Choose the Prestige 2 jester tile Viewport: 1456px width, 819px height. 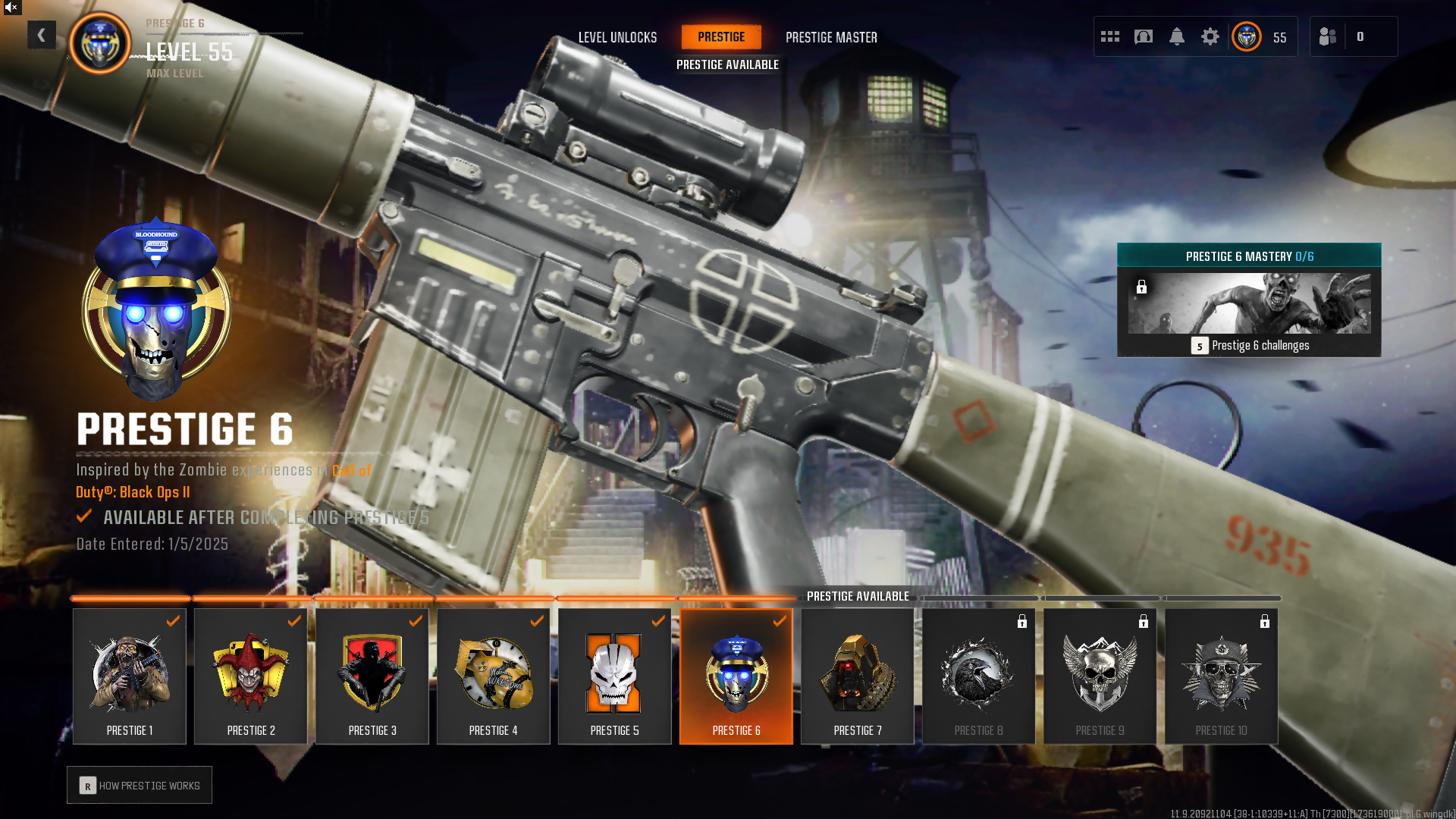click(x=251, y=676)
